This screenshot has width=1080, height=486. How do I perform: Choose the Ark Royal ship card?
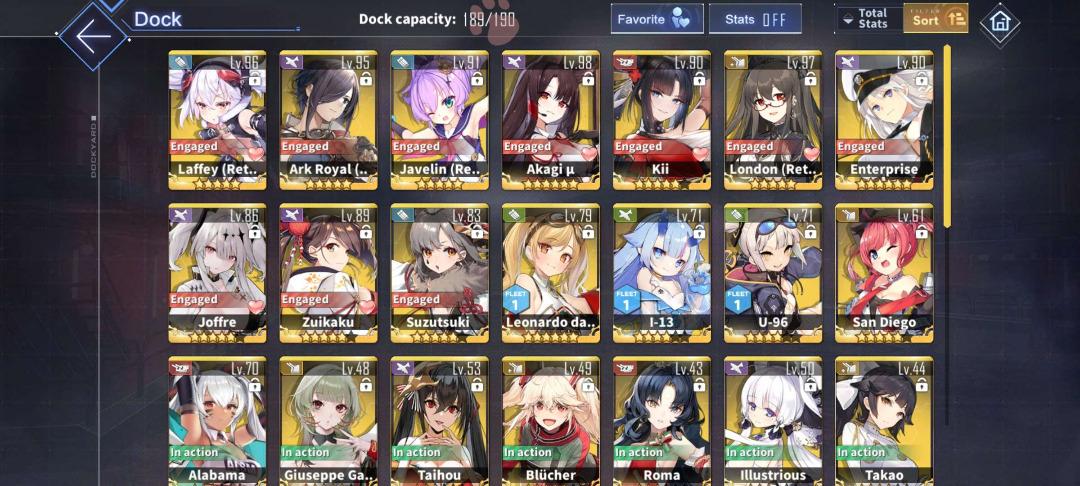click(328, 118)
